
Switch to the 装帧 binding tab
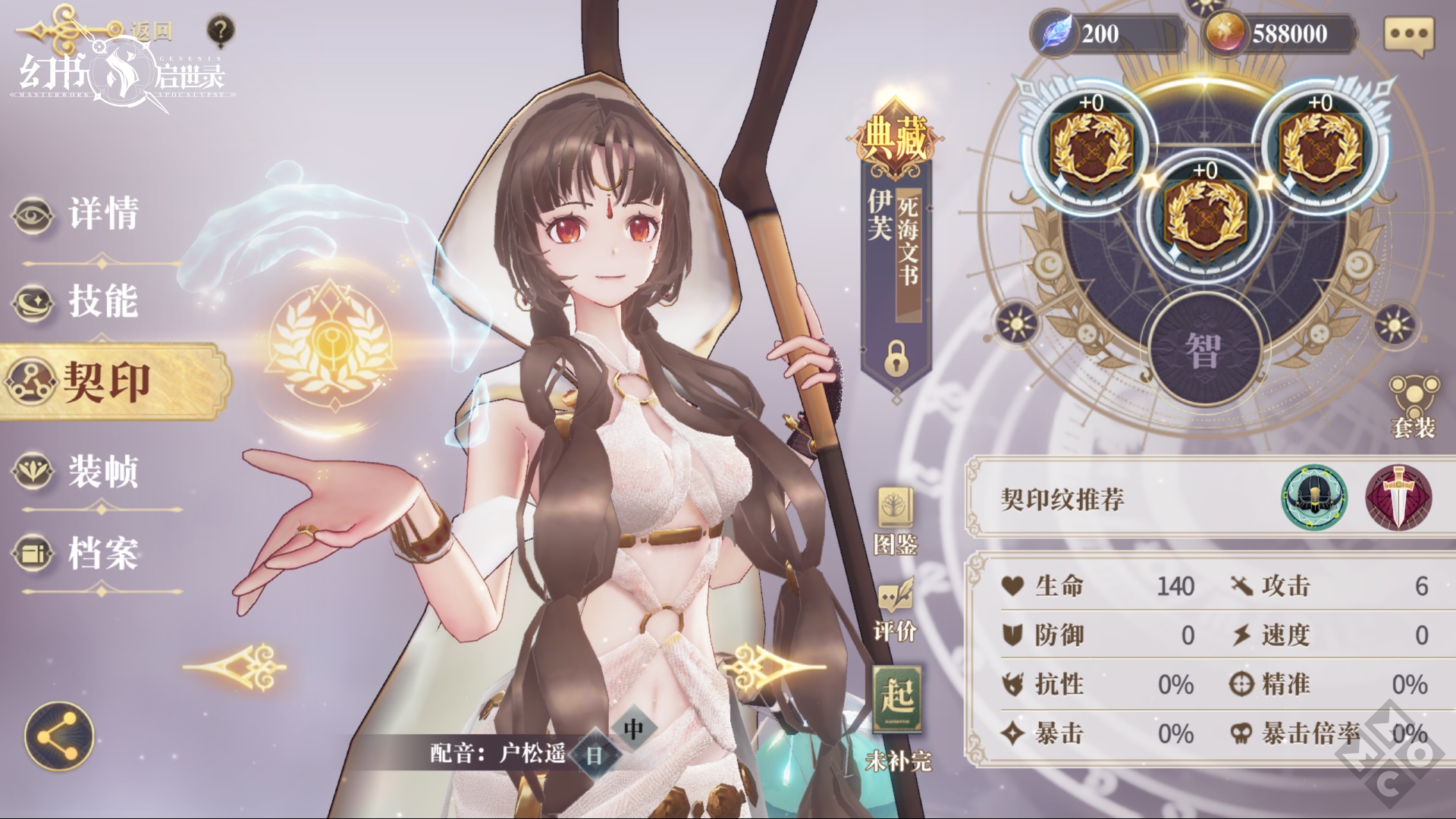coord(102,471)
